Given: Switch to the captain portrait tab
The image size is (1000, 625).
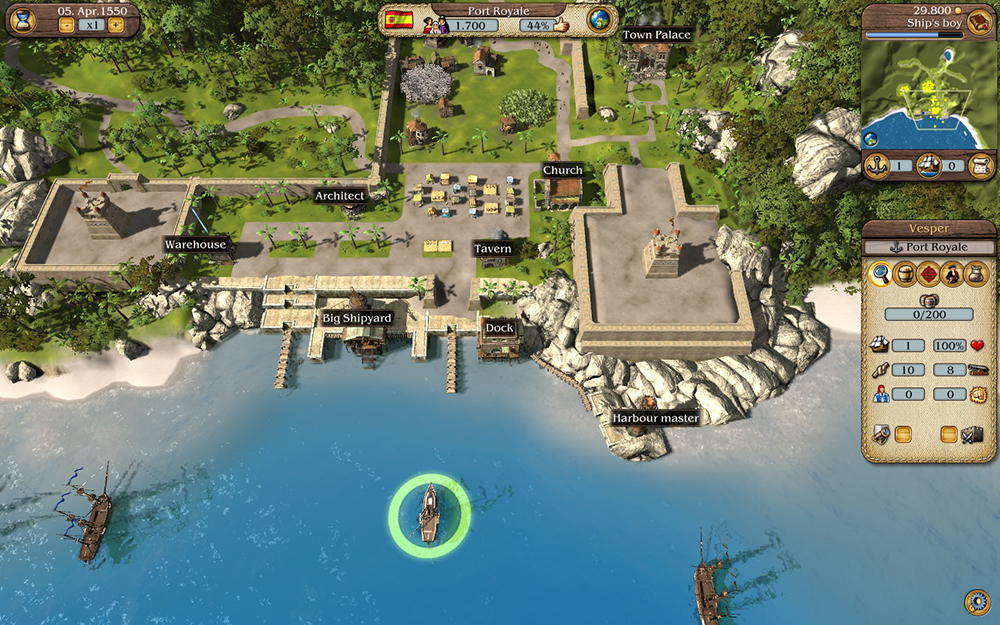Looking at the screenshot, I should (x=953, y=274).
